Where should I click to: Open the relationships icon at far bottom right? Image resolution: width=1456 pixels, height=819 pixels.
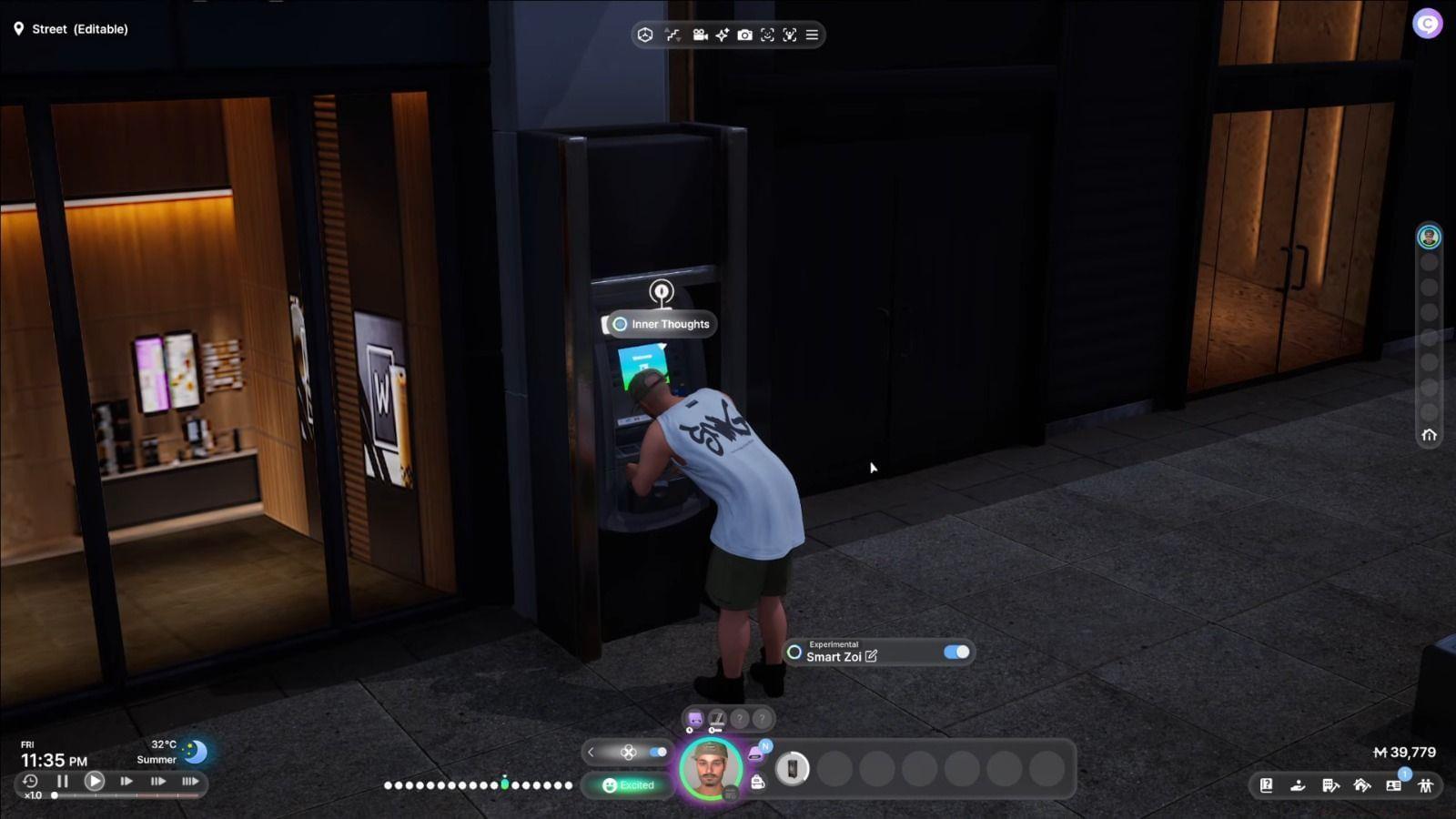tap(1424, 785)
